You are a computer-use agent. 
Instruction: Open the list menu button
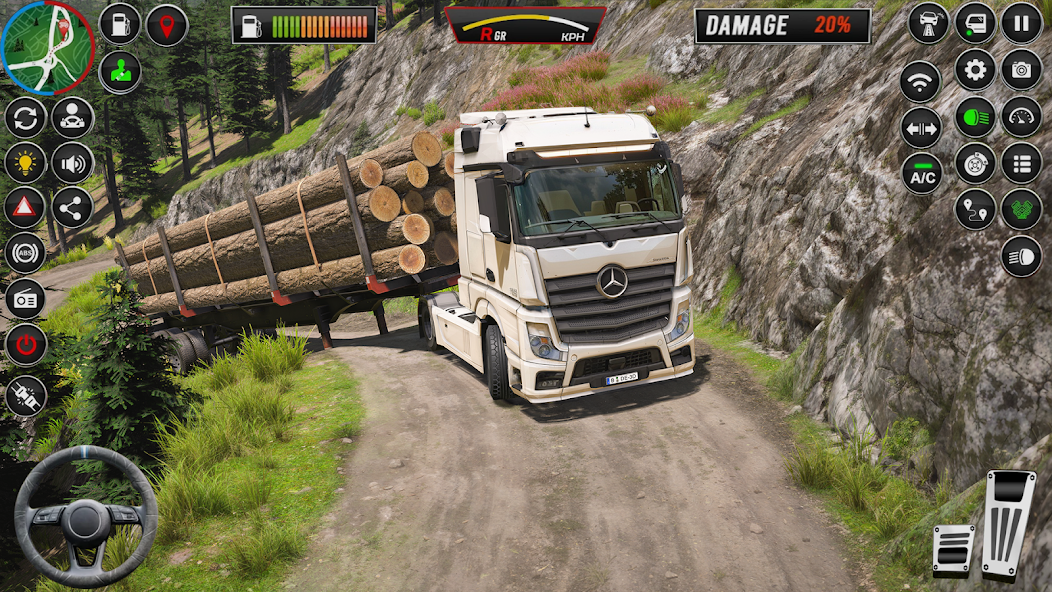[x=1021, y=163]
